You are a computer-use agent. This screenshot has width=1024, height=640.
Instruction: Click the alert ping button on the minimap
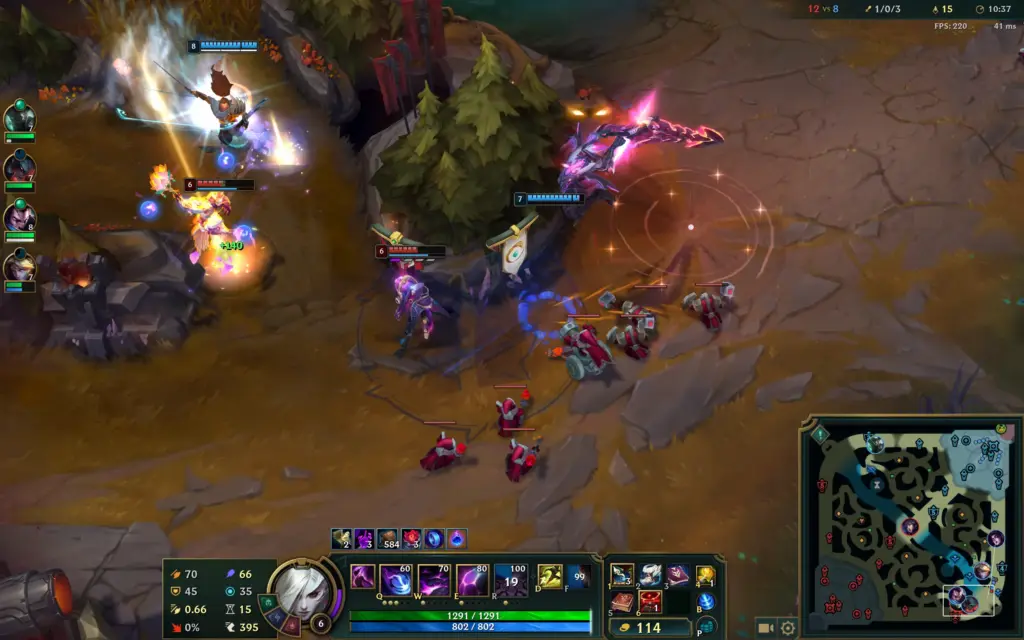[820, 434]
